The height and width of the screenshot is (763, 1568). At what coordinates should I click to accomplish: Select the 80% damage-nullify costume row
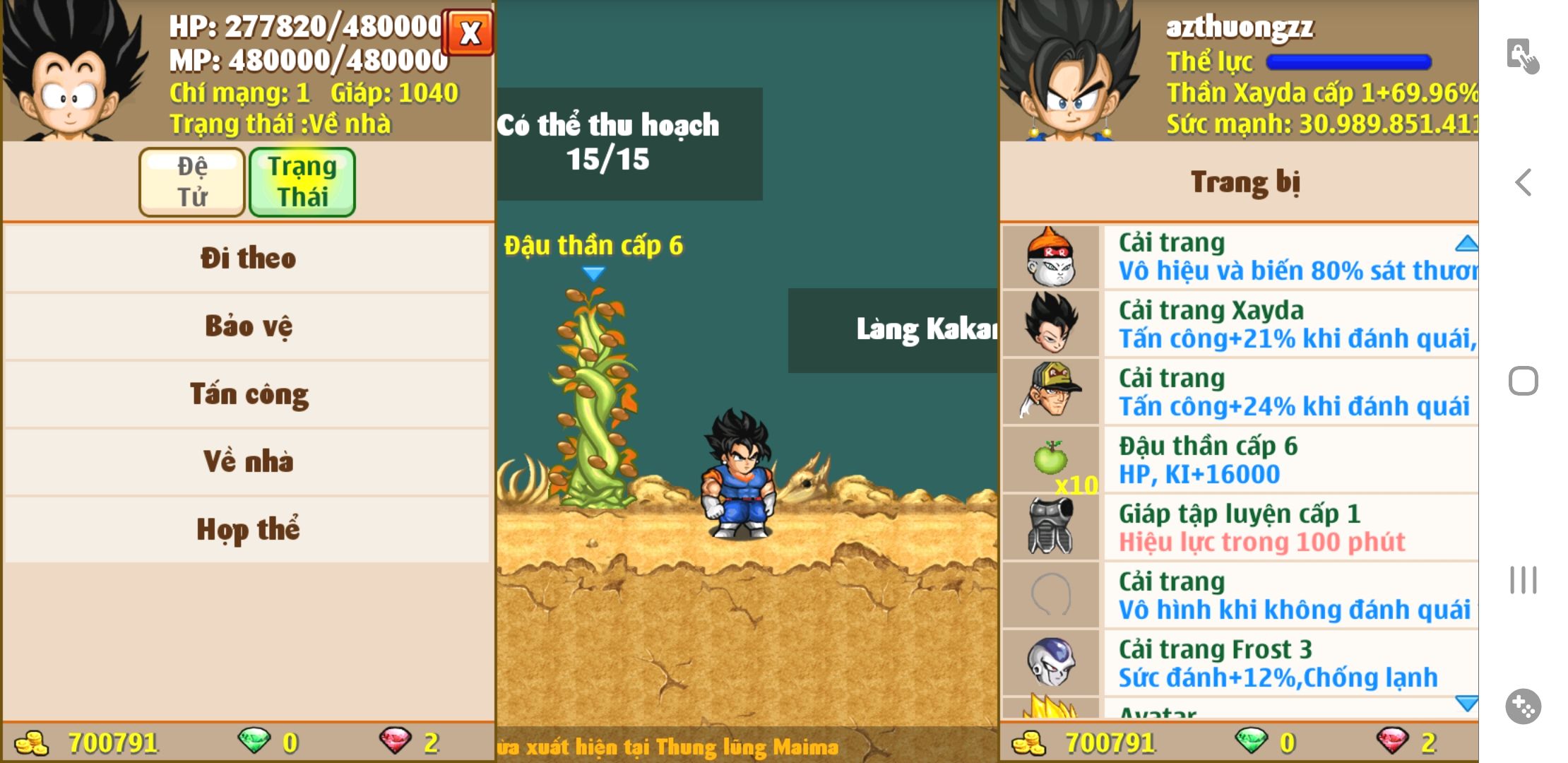pyautogui.click(x=1289, y=256)
